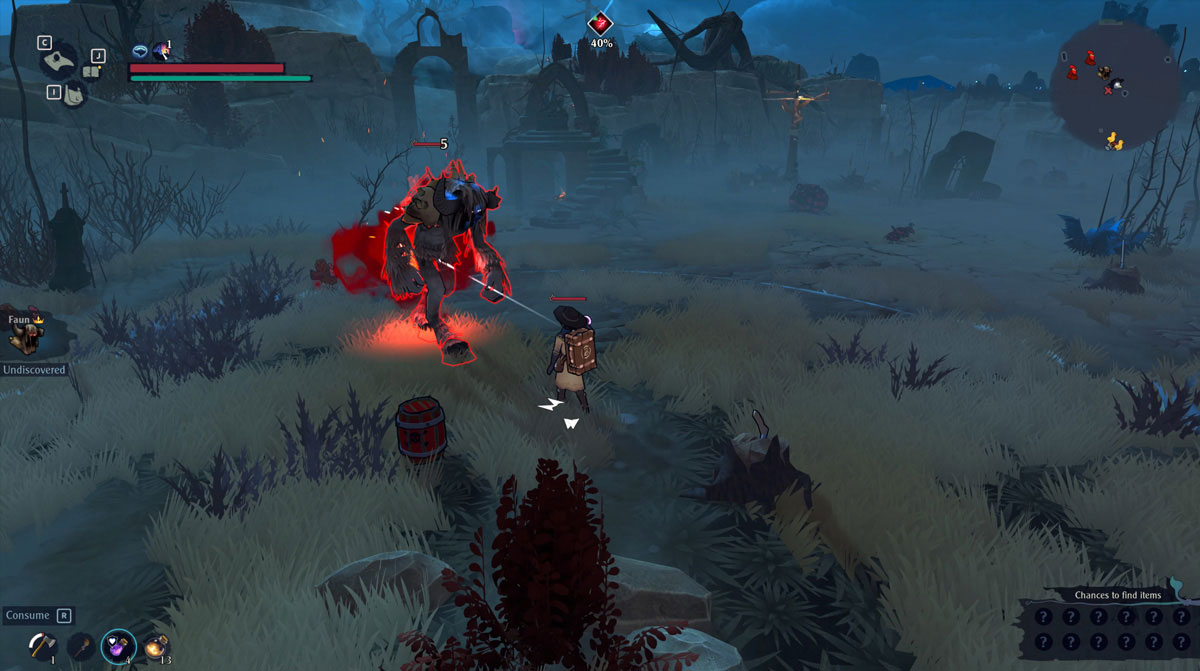Open the inventory bag icon
The height and width of the screenshot is (671, 1200).
click(73, 94)
